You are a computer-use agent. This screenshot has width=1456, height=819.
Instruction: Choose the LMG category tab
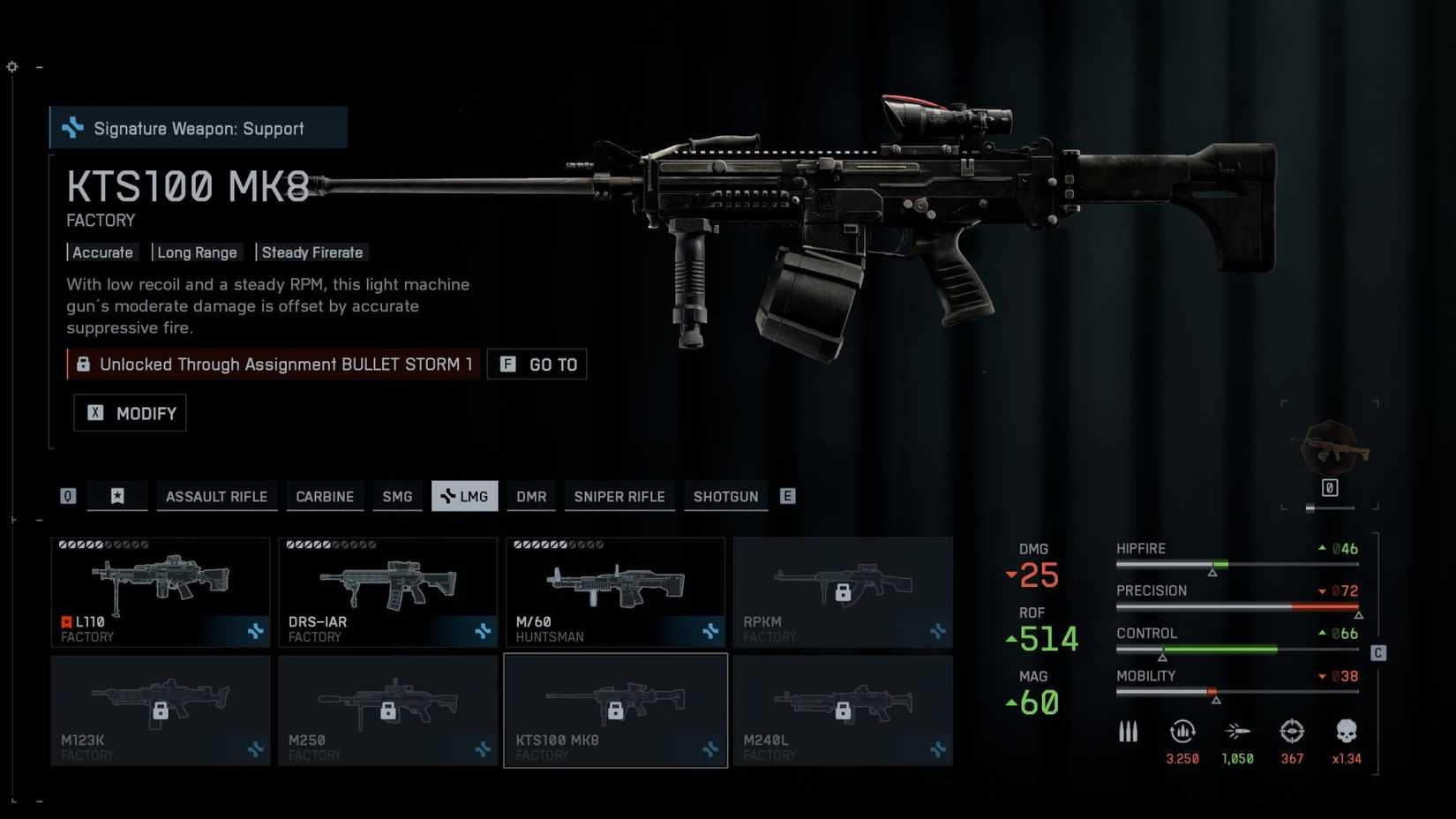coord(465,497)
